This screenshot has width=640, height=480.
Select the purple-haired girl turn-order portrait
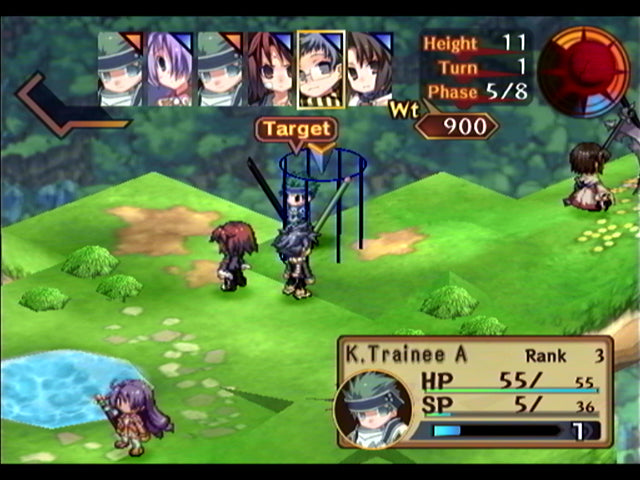tap(171, 68)
